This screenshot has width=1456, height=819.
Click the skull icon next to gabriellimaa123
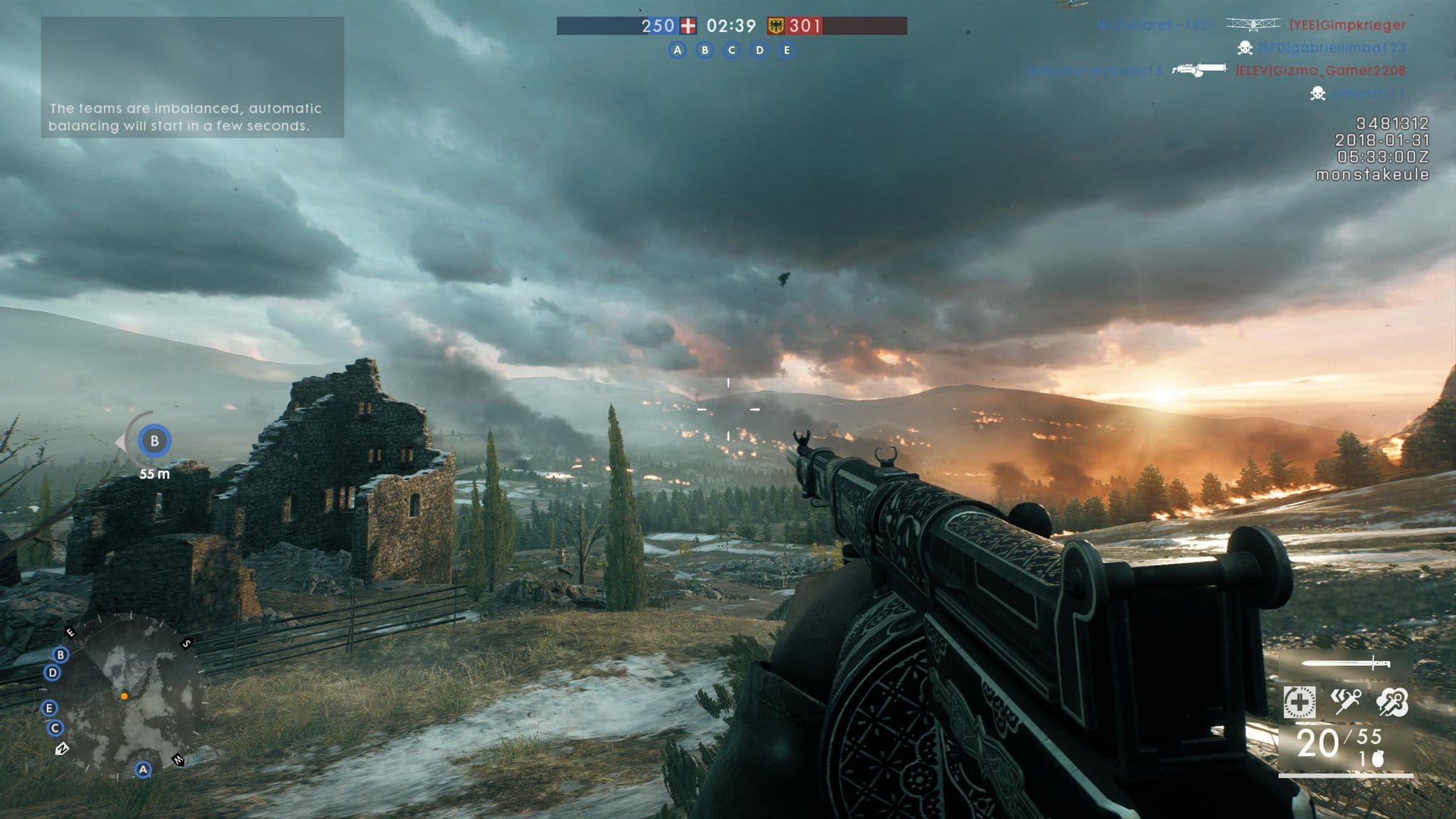click(x=1246, y=49)
